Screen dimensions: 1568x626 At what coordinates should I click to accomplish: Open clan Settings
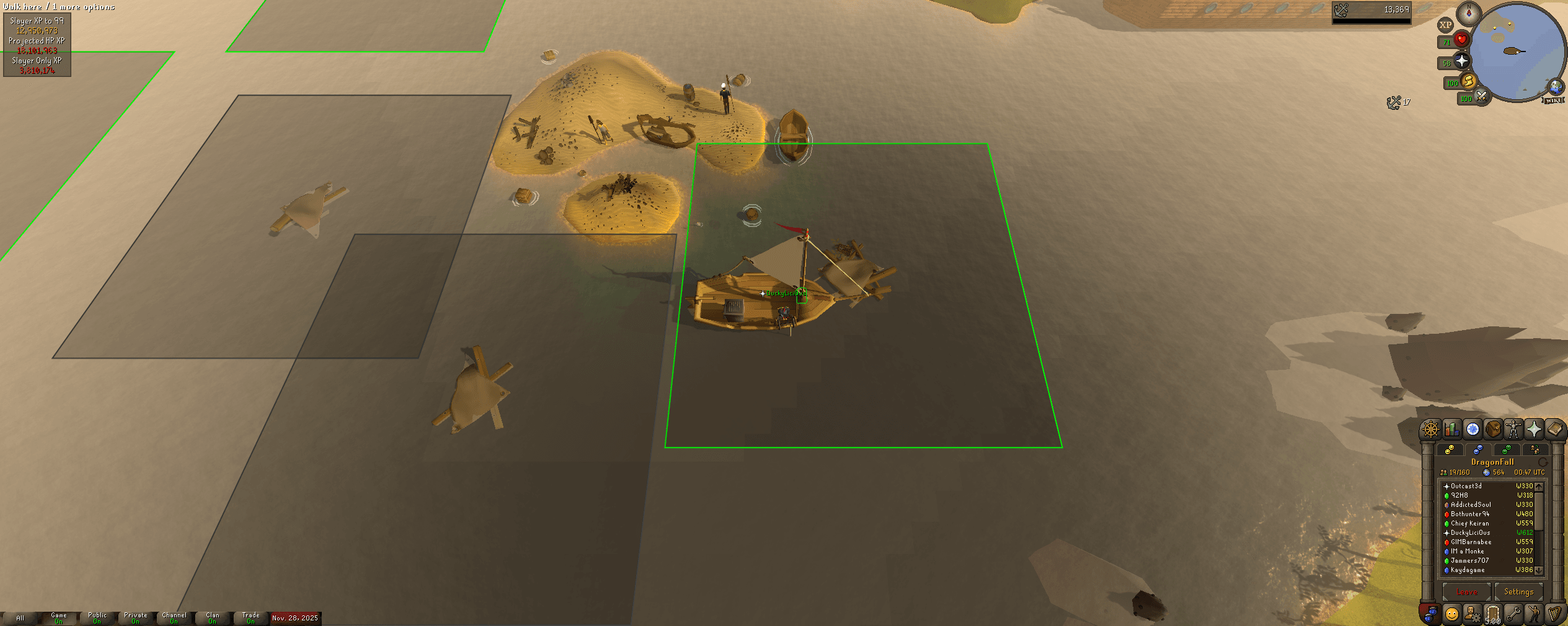(1519, 591)
